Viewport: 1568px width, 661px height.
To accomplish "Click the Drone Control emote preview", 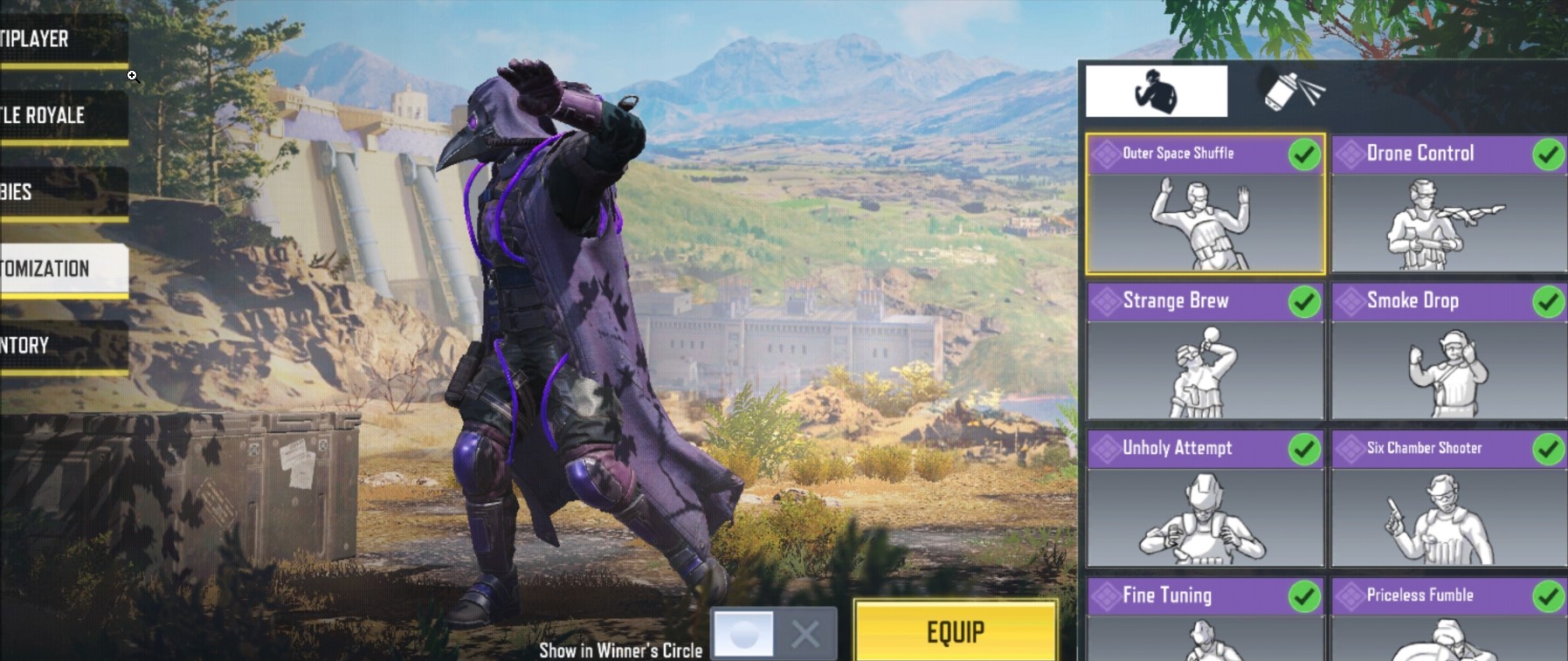I will [1447, 223].
